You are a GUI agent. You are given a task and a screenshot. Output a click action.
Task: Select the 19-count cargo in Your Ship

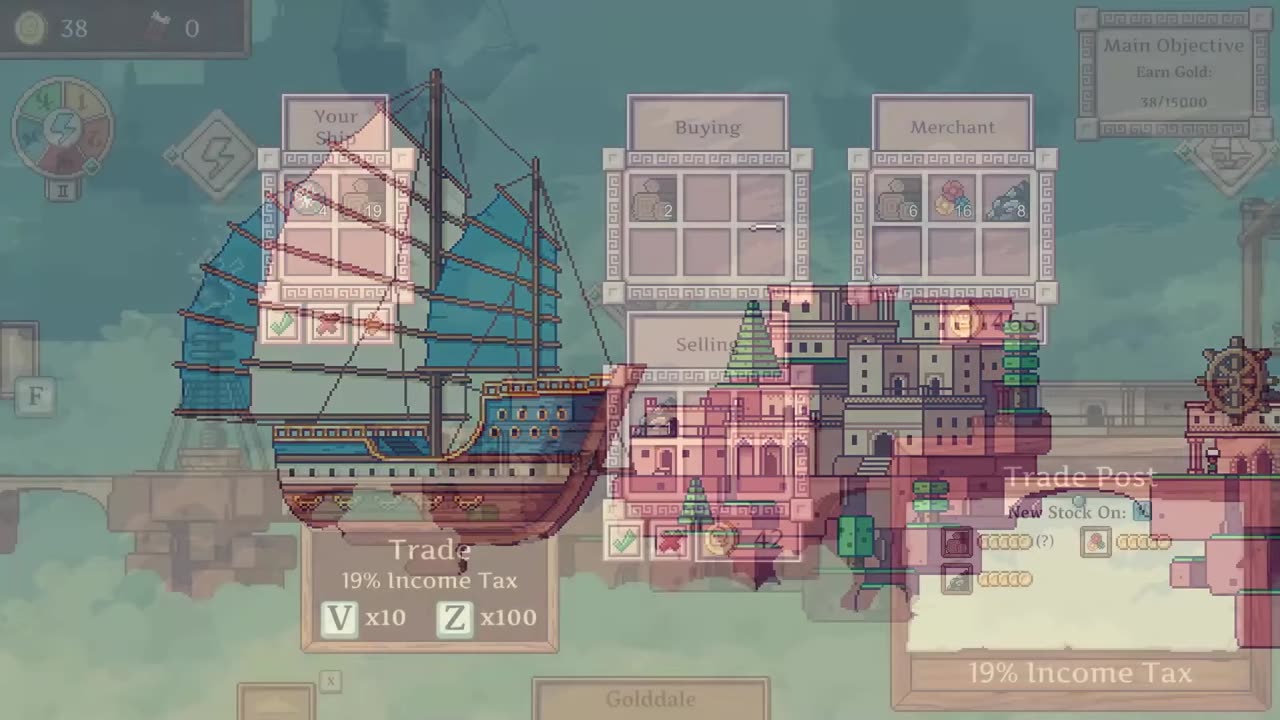point(363,198)
